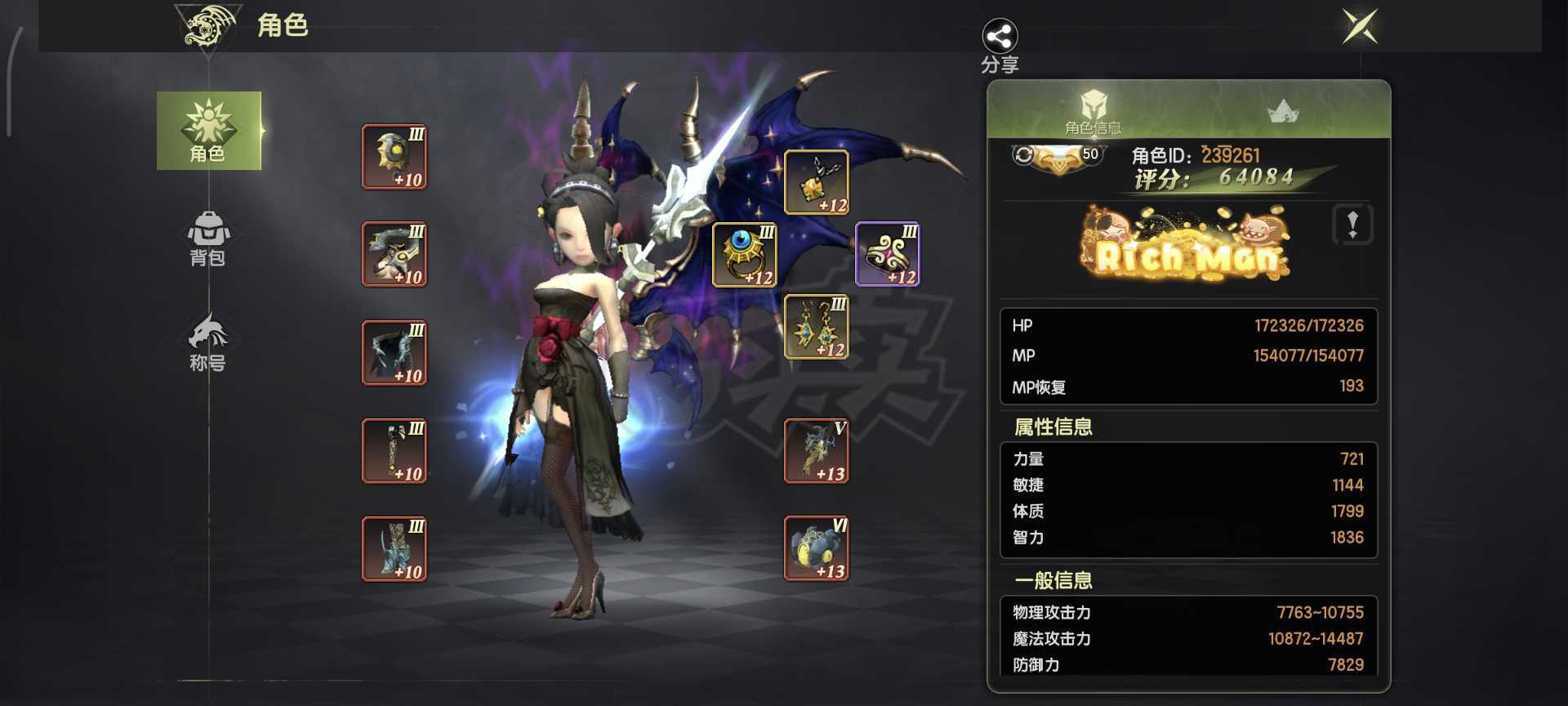The image size is (1568, 706).
Task: Open the grade V +13 equipment slot
Action: tap(816, 451)
